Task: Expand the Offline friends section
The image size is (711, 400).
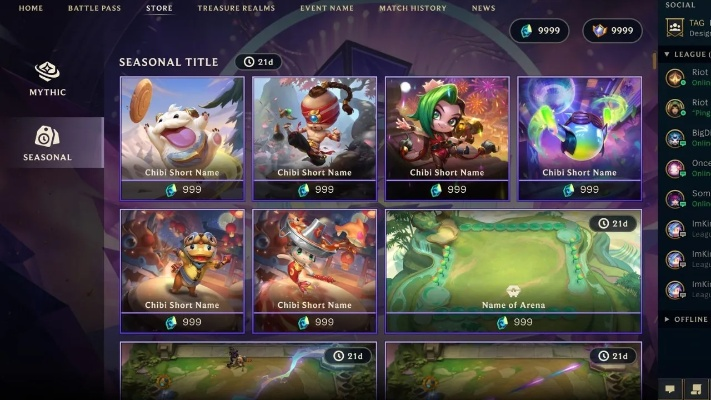Action: coord(686,319)
